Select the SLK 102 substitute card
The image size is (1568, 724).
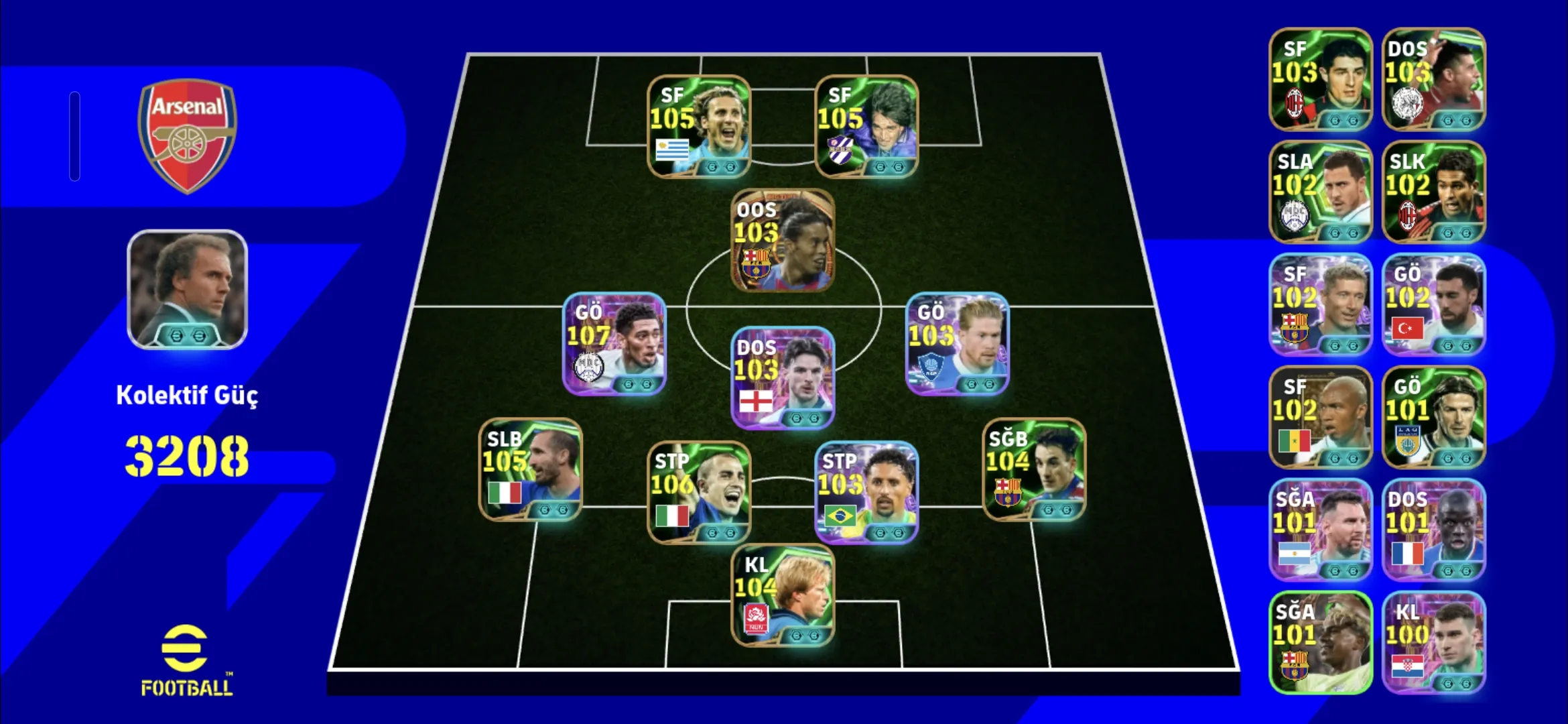click(x=1433, y=192)
